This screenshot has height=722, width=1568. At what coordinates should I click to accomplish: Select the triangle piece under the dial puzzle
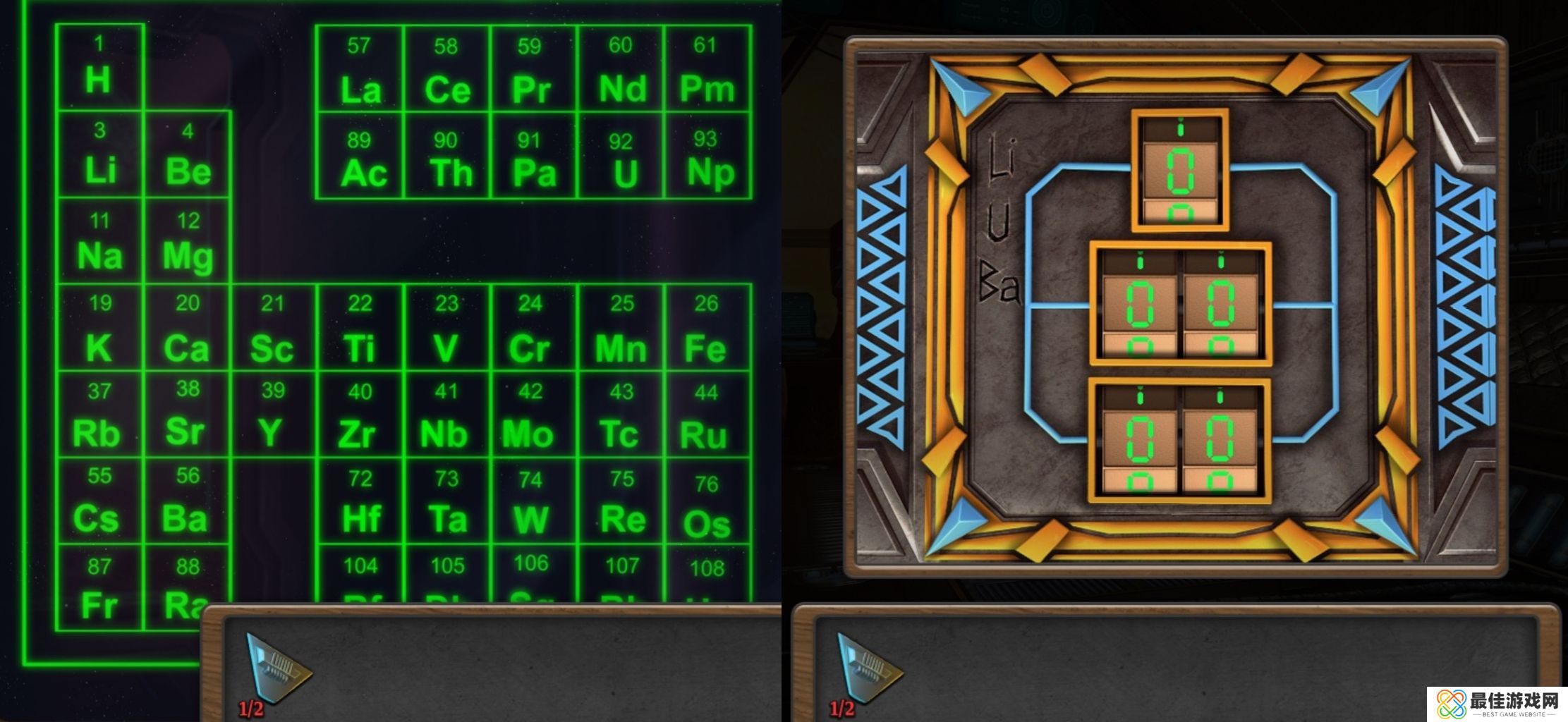(x=867, y=668)
